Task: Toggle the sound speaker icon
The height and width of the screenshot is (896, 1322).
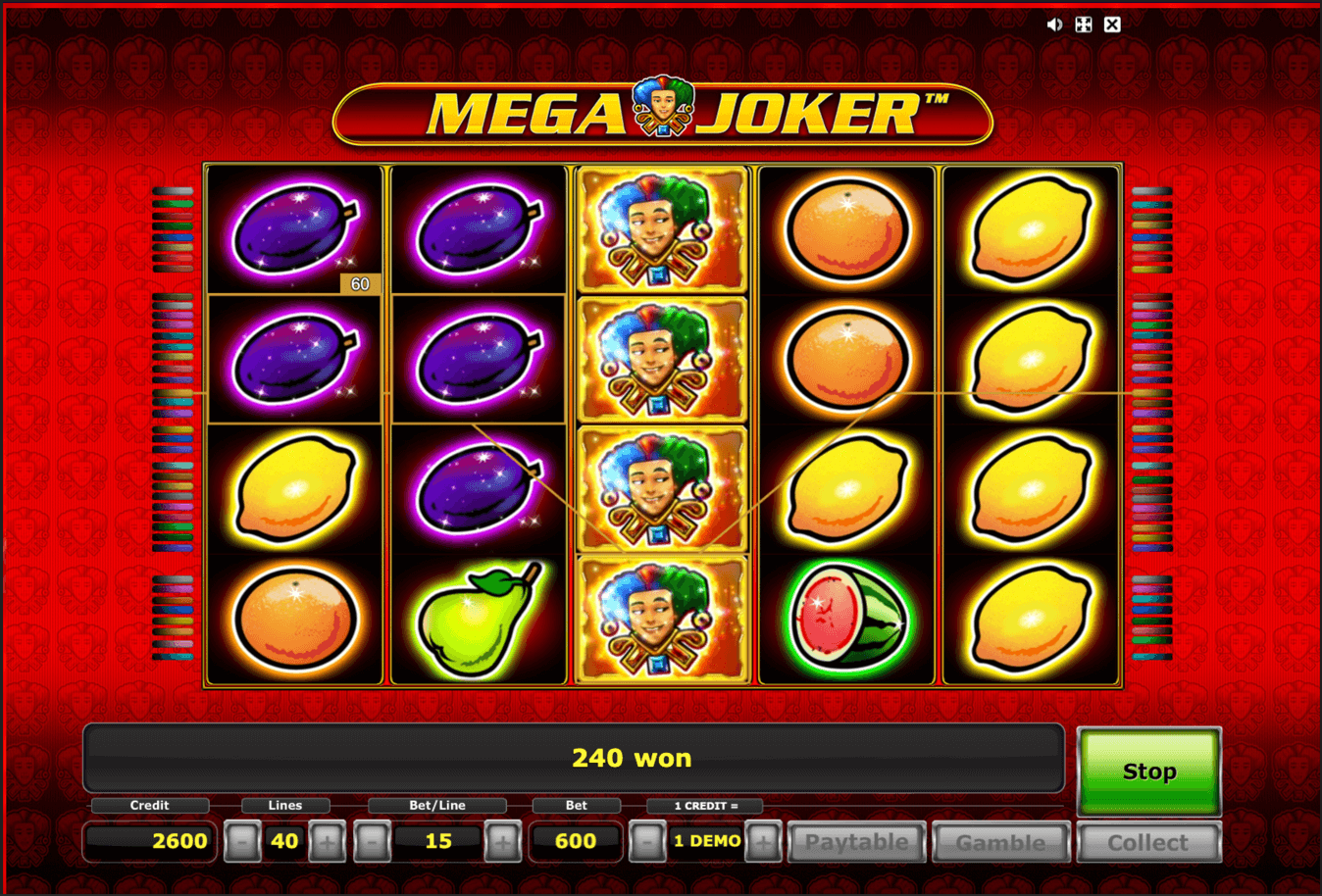Action: 1054,25
